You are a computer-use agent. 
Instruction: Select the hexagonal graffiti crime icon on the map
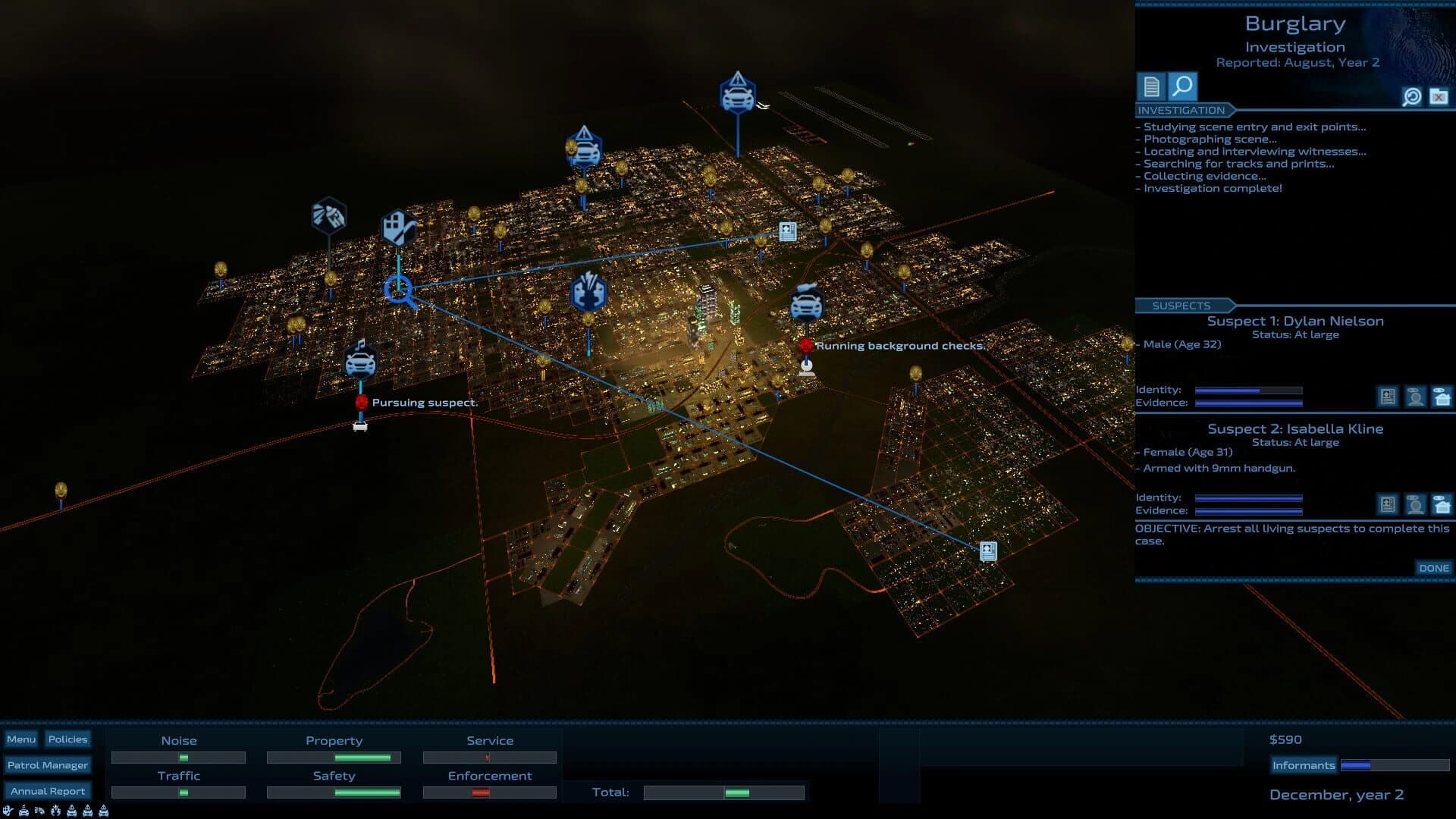[x=329, y=216]
